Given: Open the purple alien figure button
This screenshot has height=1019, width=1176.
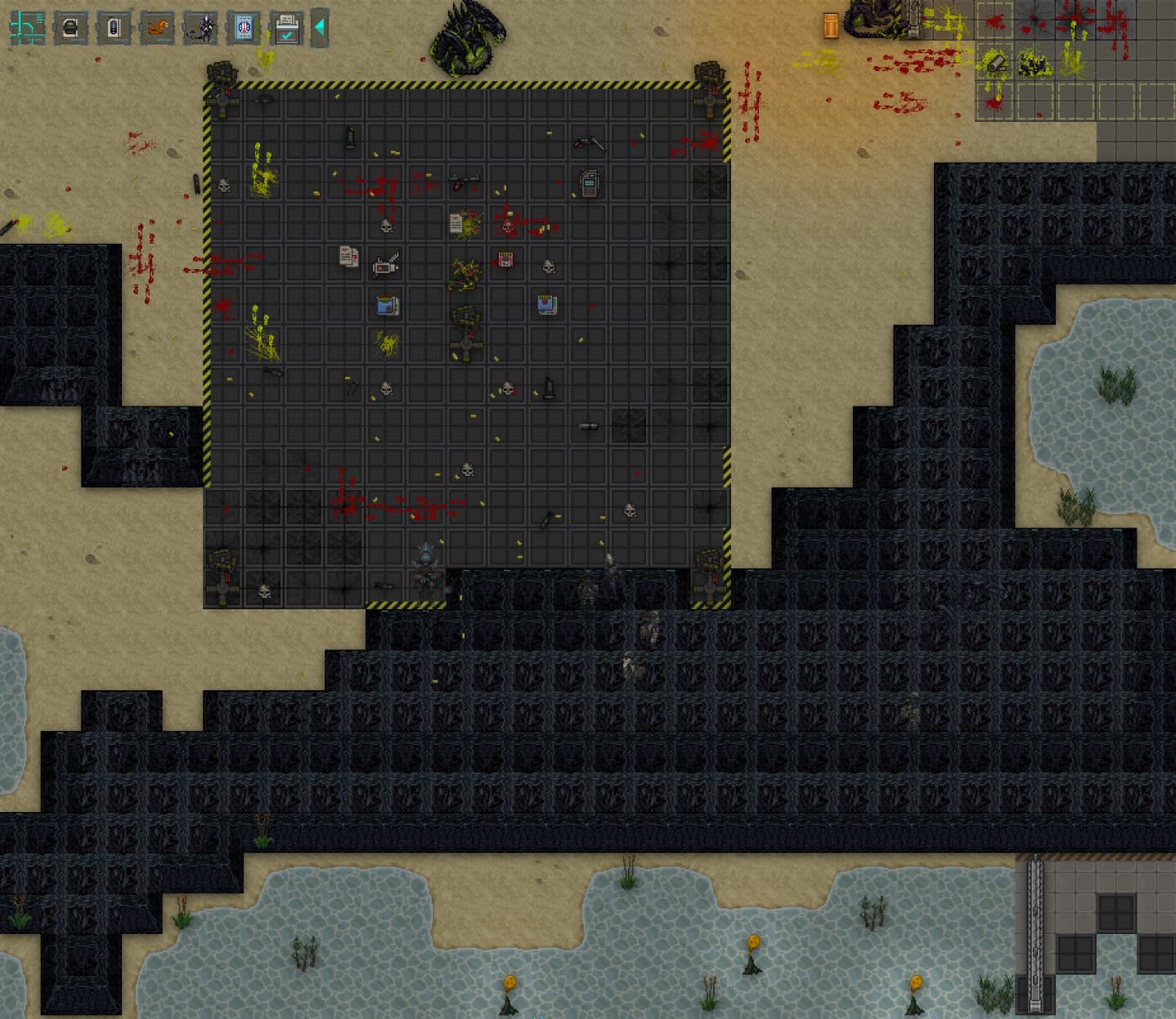Looking at the screenshot, I should [200, 28].
